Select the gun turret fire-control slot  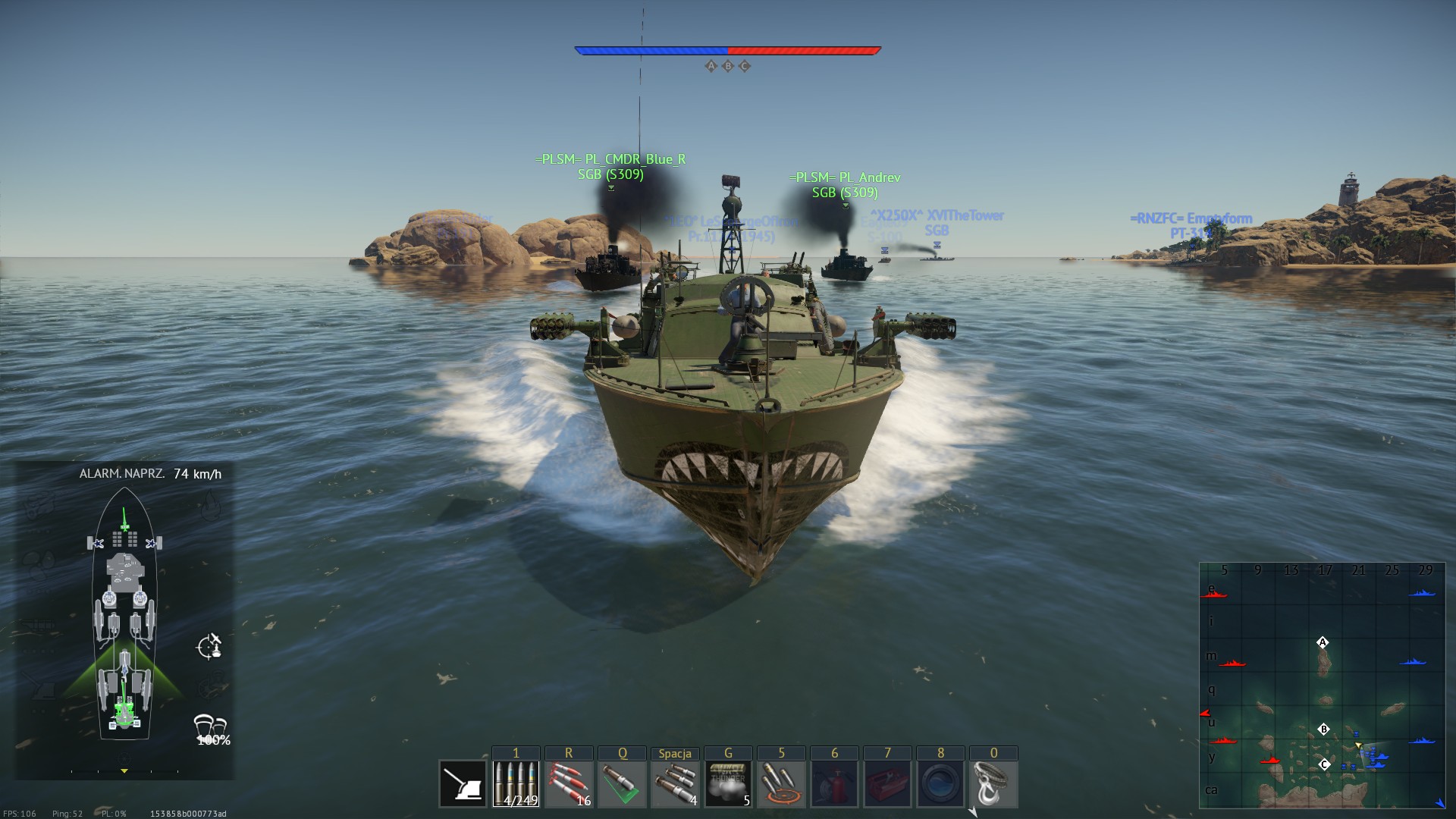coord(463,784)
